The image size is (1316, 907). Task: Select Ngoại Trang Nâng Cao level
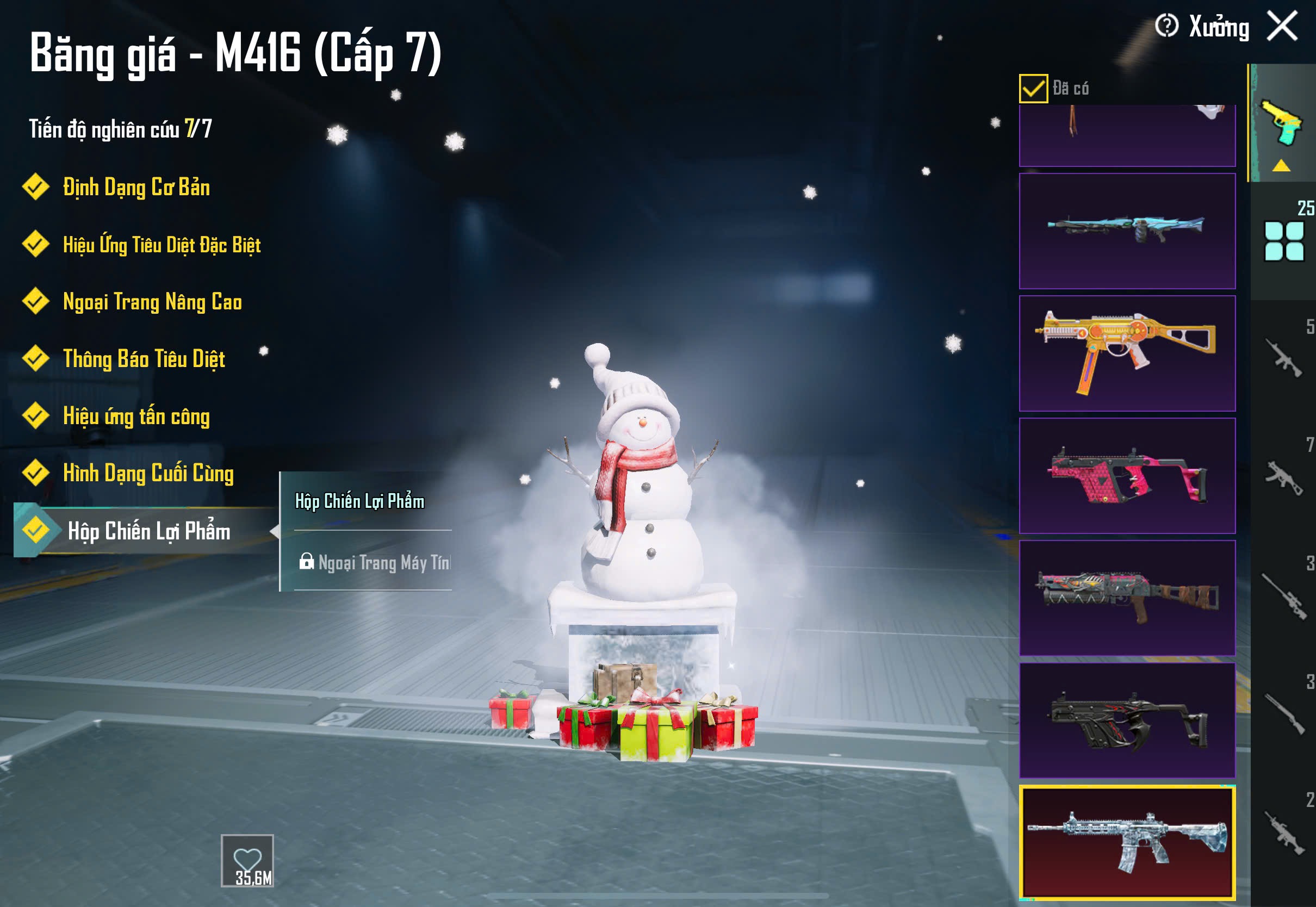(152, 302)
